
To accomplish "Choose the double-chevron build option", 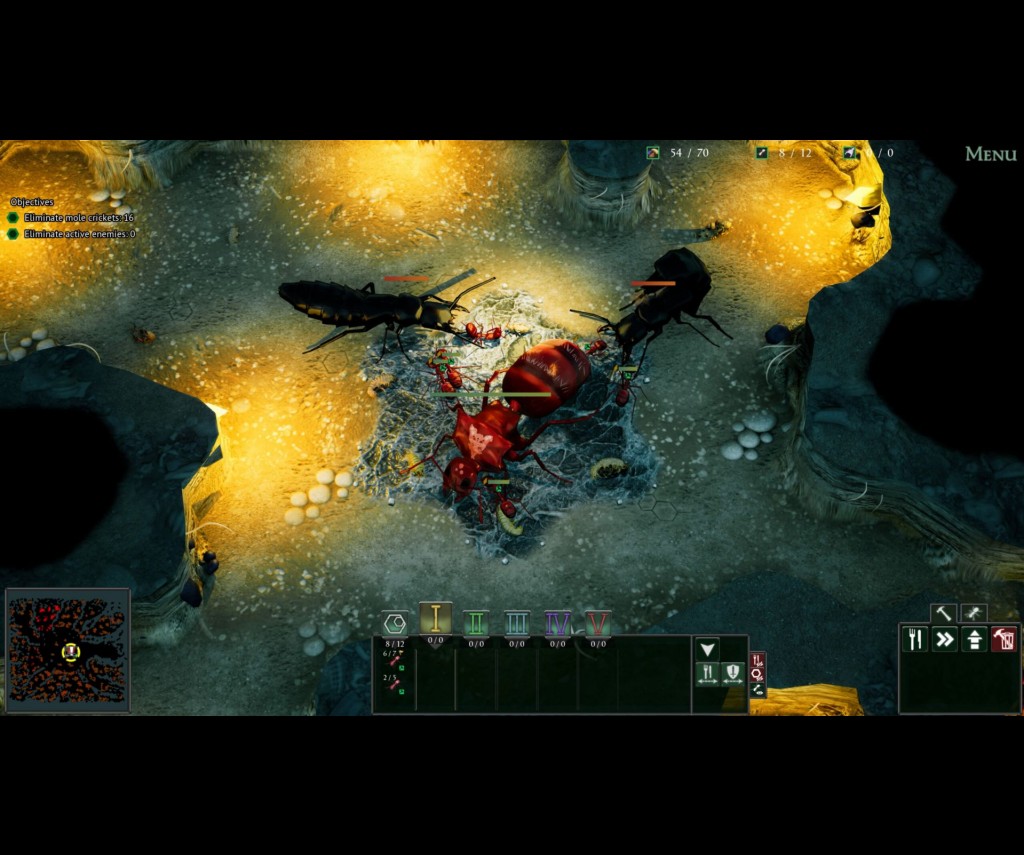I will point(945,639).
